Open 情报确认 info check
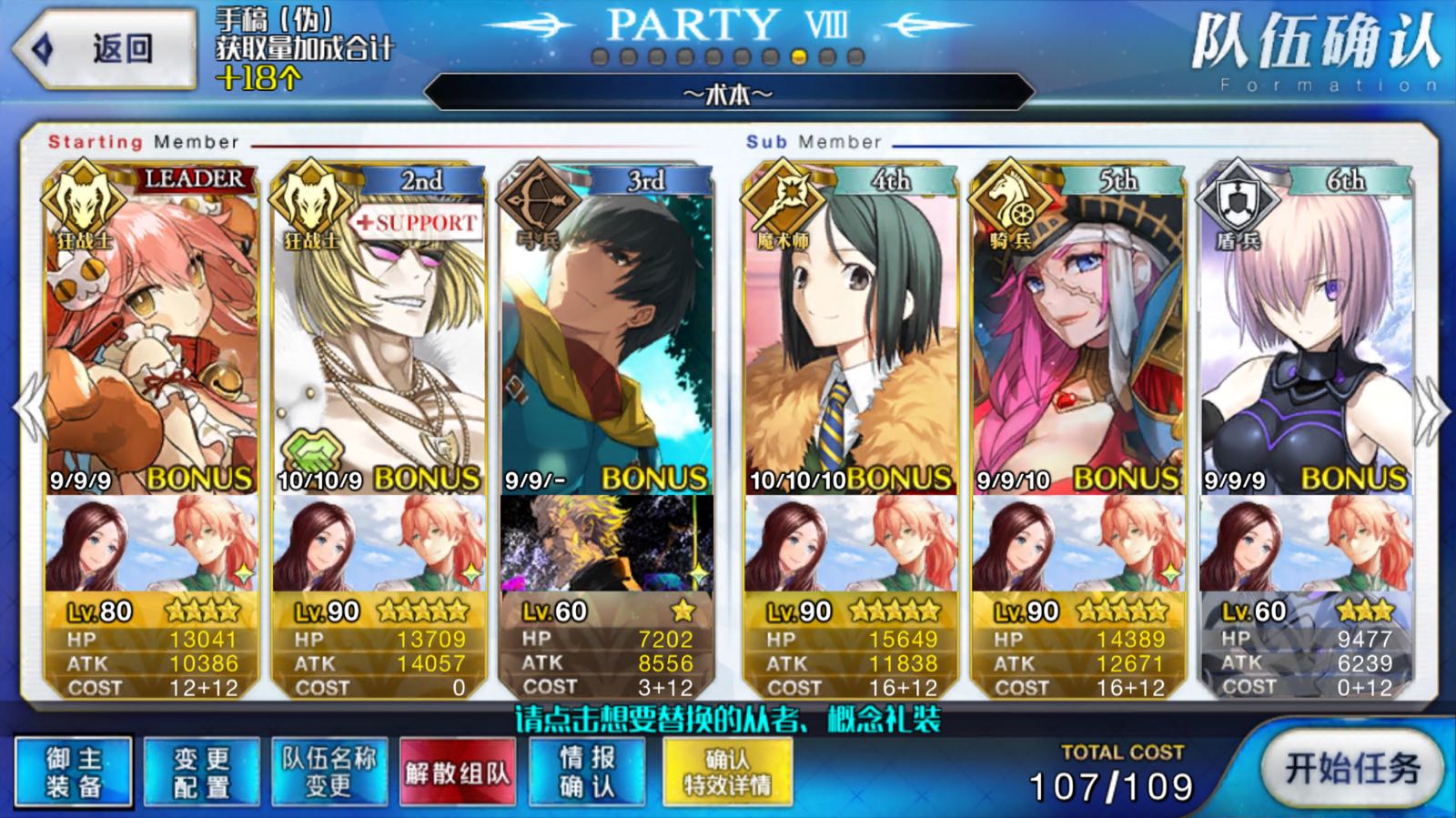The width and height of the screenshot is (1456, 818). tap(587, 773)
